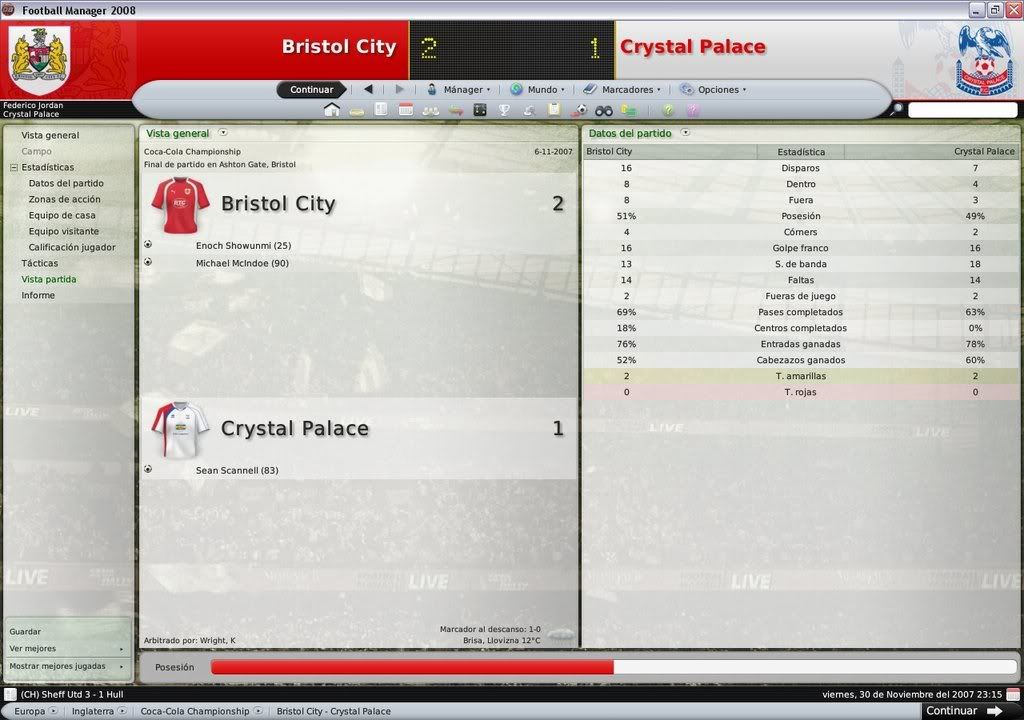Click the Inglaterra breadcrumb at the bottom
The width and height of the screenshot is (1024, 720).
click(x=95, y=711)
